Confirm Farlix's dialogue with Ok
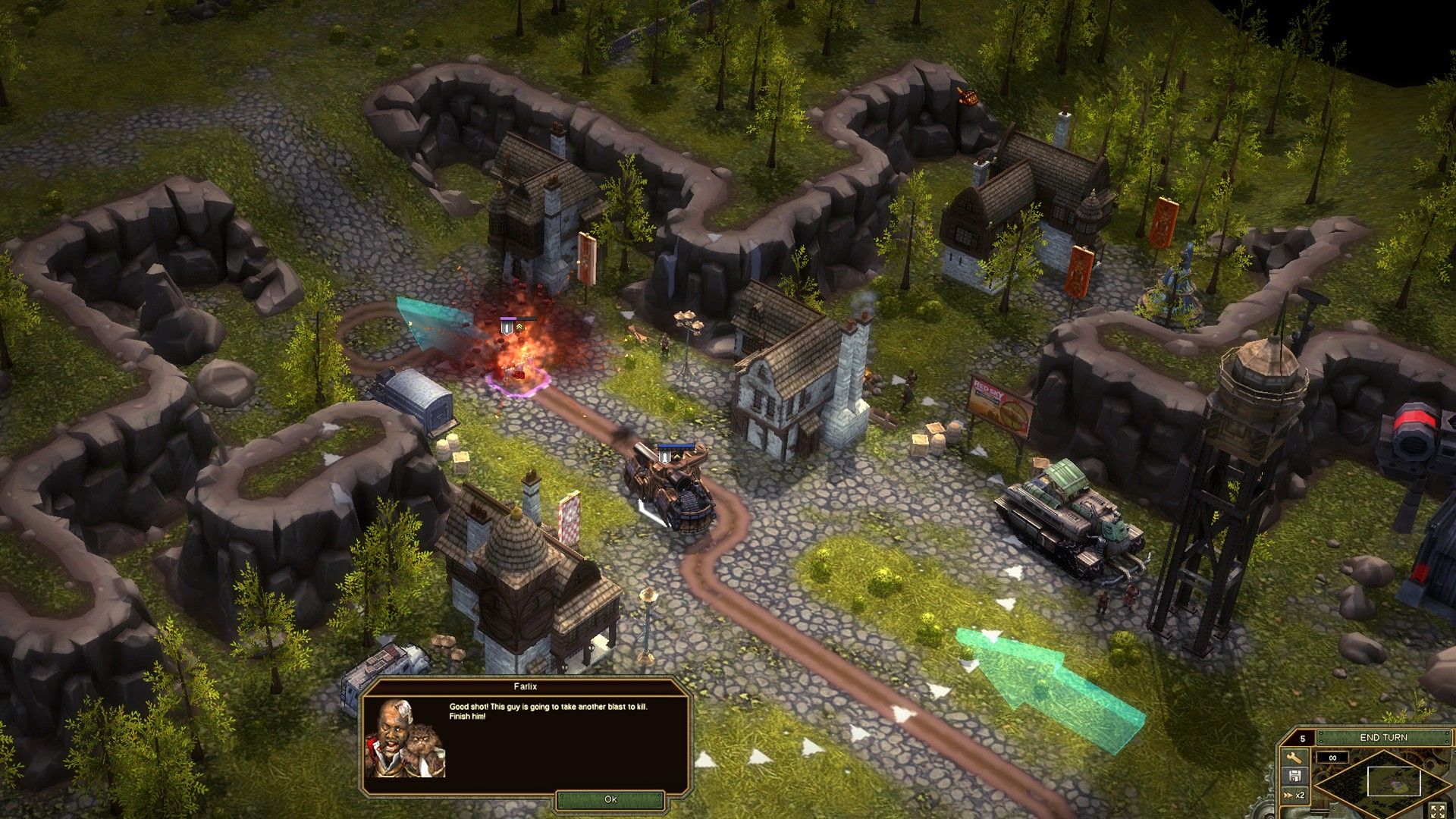Screen dimensions: 1456x819 (610, 799)
